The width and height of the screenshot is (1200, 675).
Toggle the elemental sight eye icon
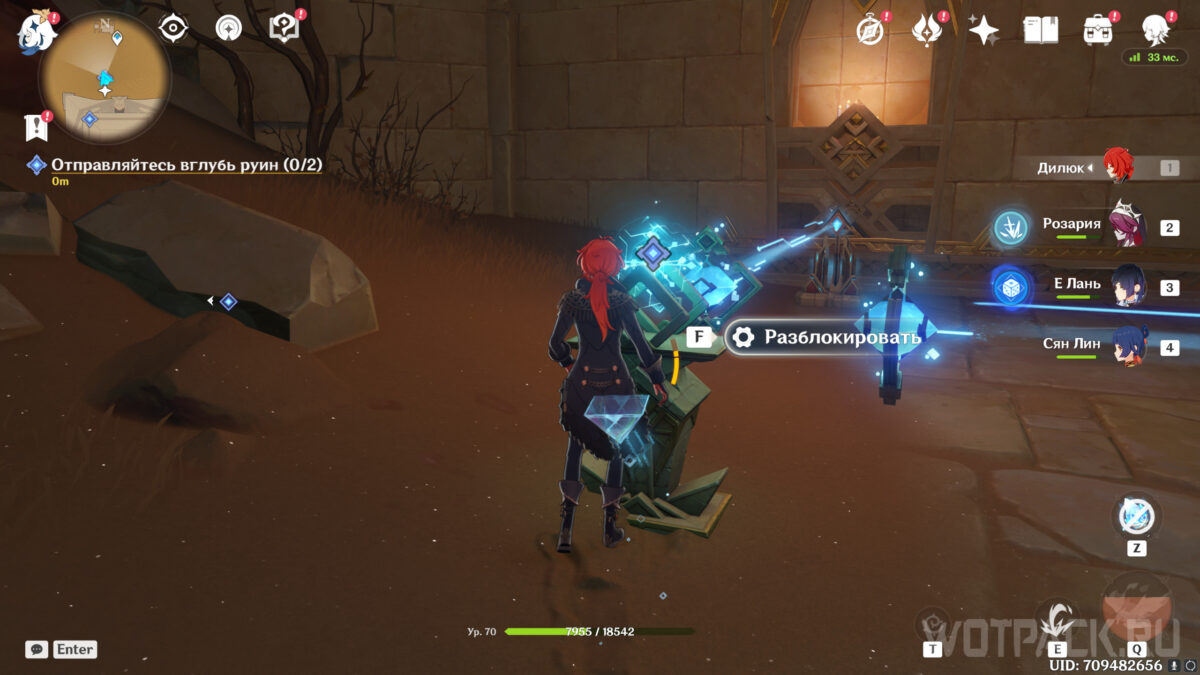[174, 29]
